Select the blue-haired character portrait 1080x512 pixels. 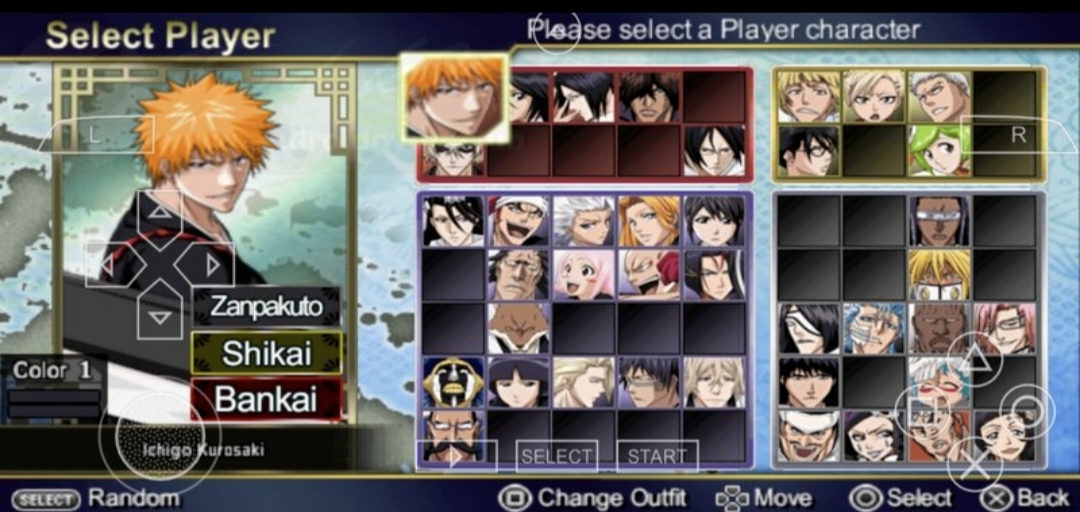tap(874, 328)
